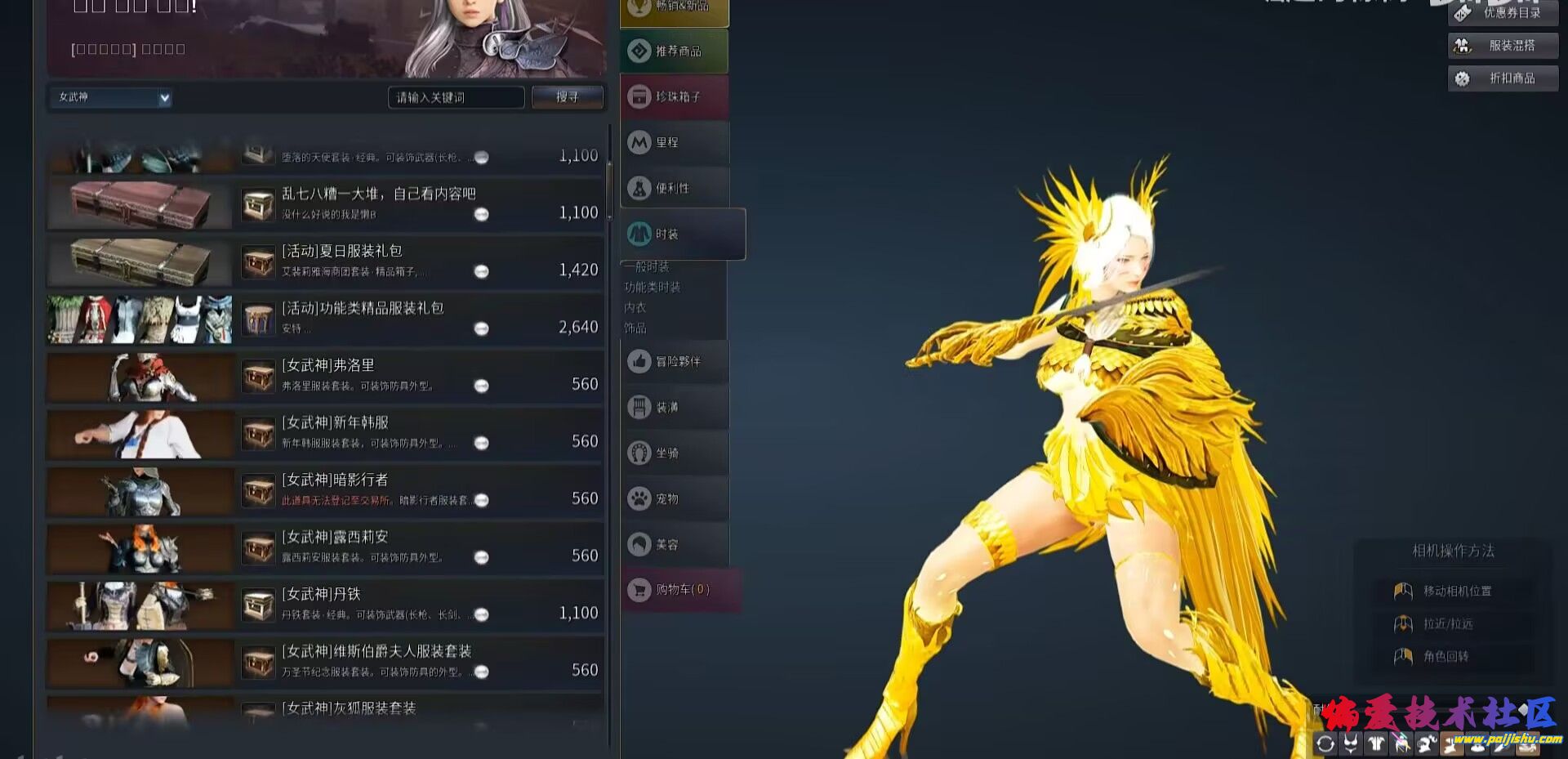Click the 搜寻 search button
The width and height of the screenshot is (1568, 759).
pyautogui.click(x=567, y=97)
